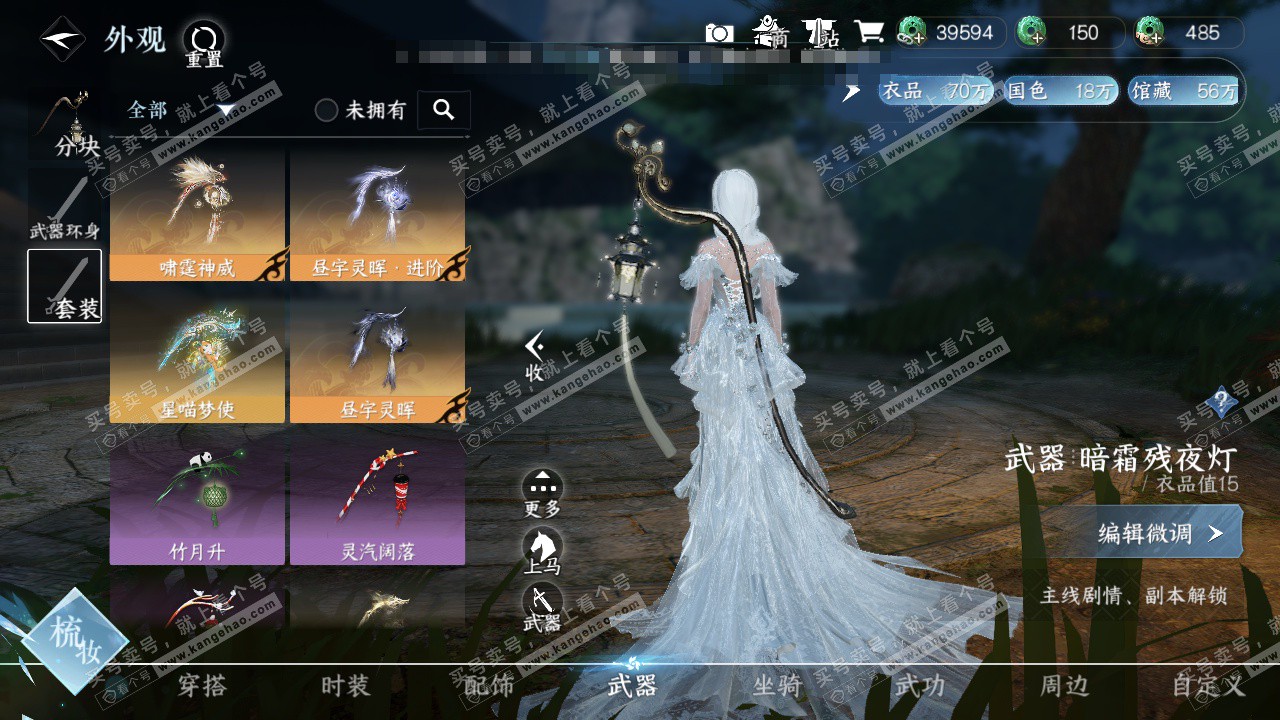
Task: Select the 竹月升 weapon skin
Action: [198, 500]
